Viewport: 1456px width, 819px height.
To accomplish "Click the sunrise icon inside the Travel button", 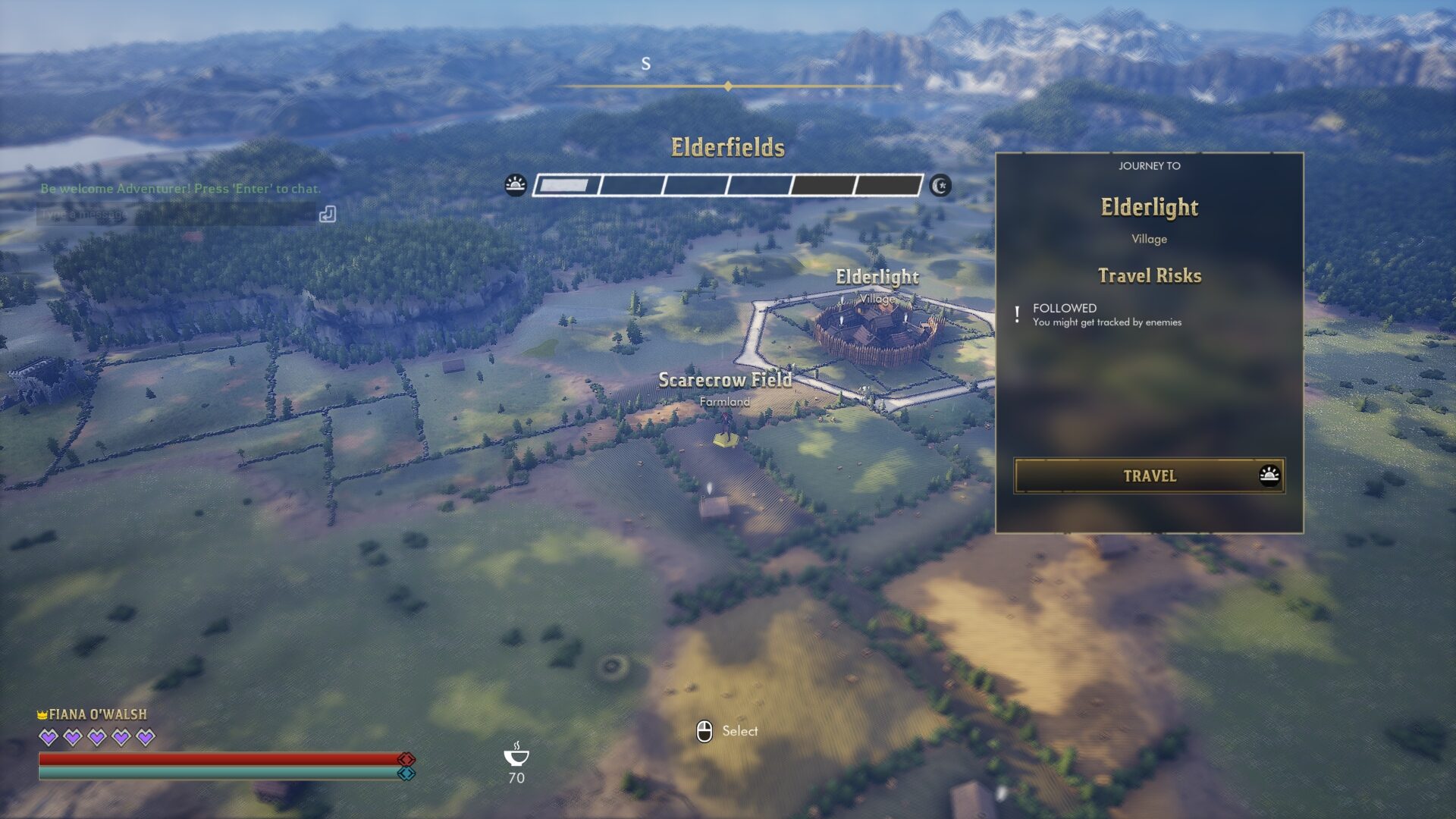I will (x=1272, y=476).
